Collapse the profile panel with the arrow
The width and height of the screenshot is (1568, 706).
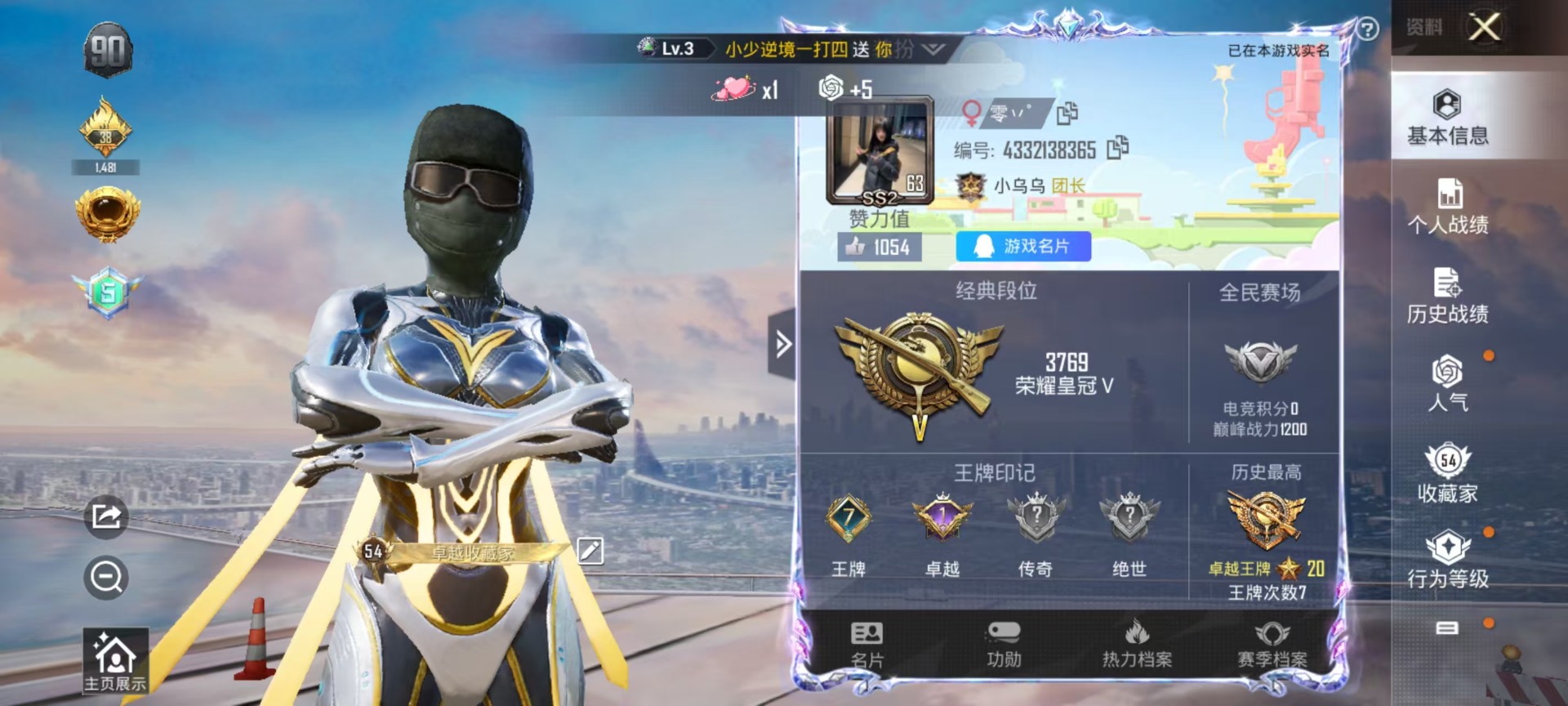[x=782, y=344]
